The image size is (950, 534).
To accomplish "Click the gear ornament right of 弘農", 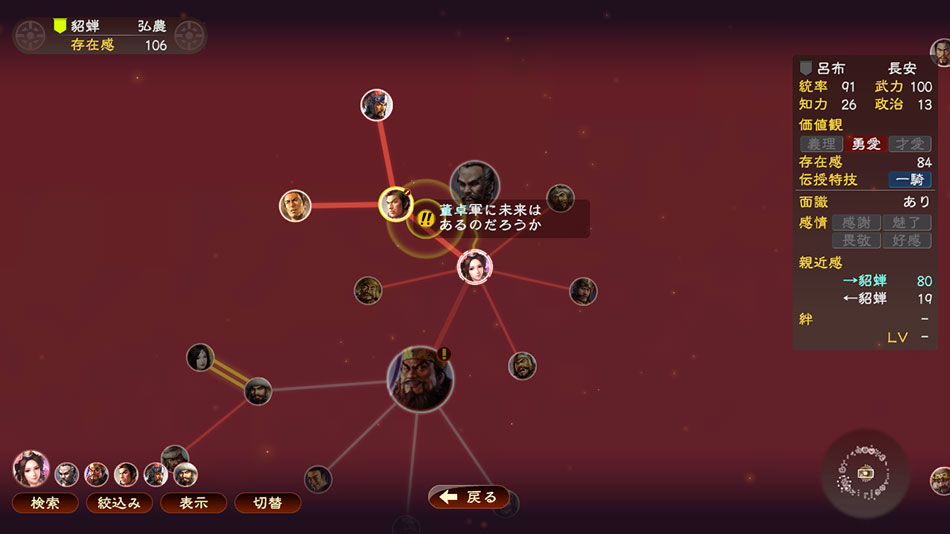I will click(190, 36).
